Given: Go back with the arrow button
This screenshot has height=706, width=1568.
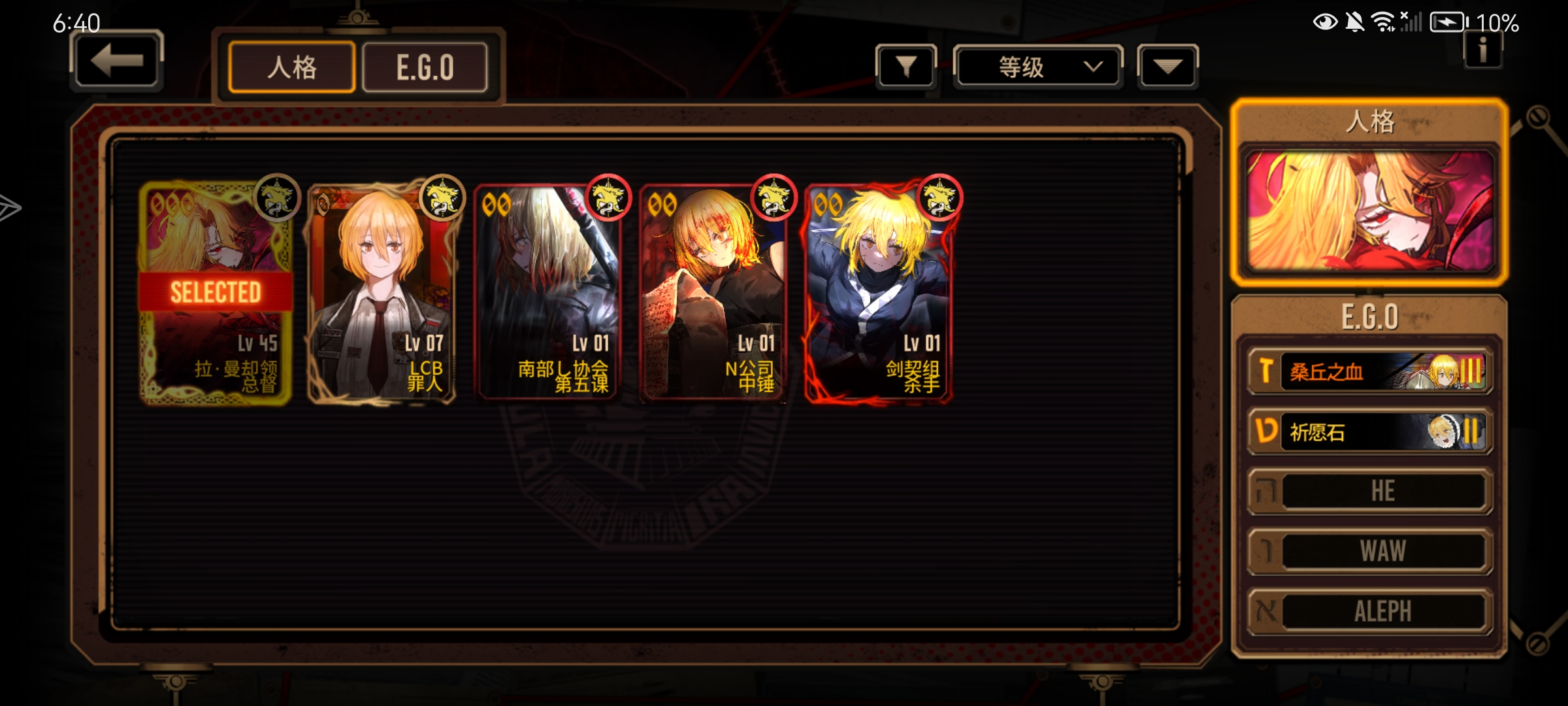Looking at the screenshot, I should point(116,61).
